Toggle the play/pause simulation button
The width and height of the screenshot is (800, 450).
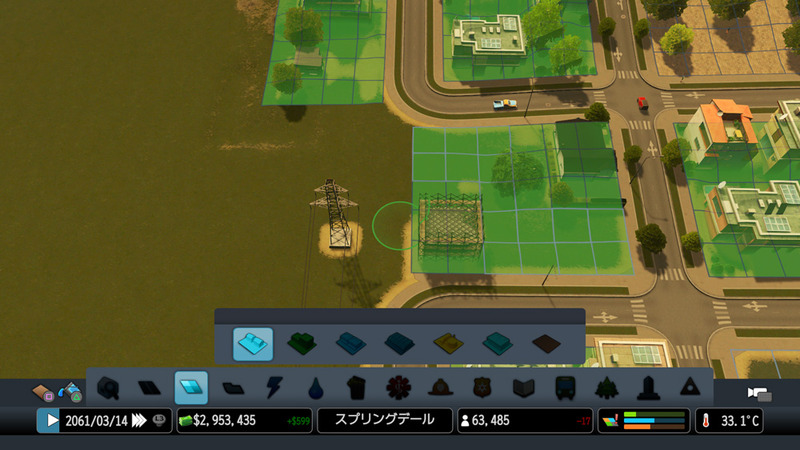pos(49,420)
